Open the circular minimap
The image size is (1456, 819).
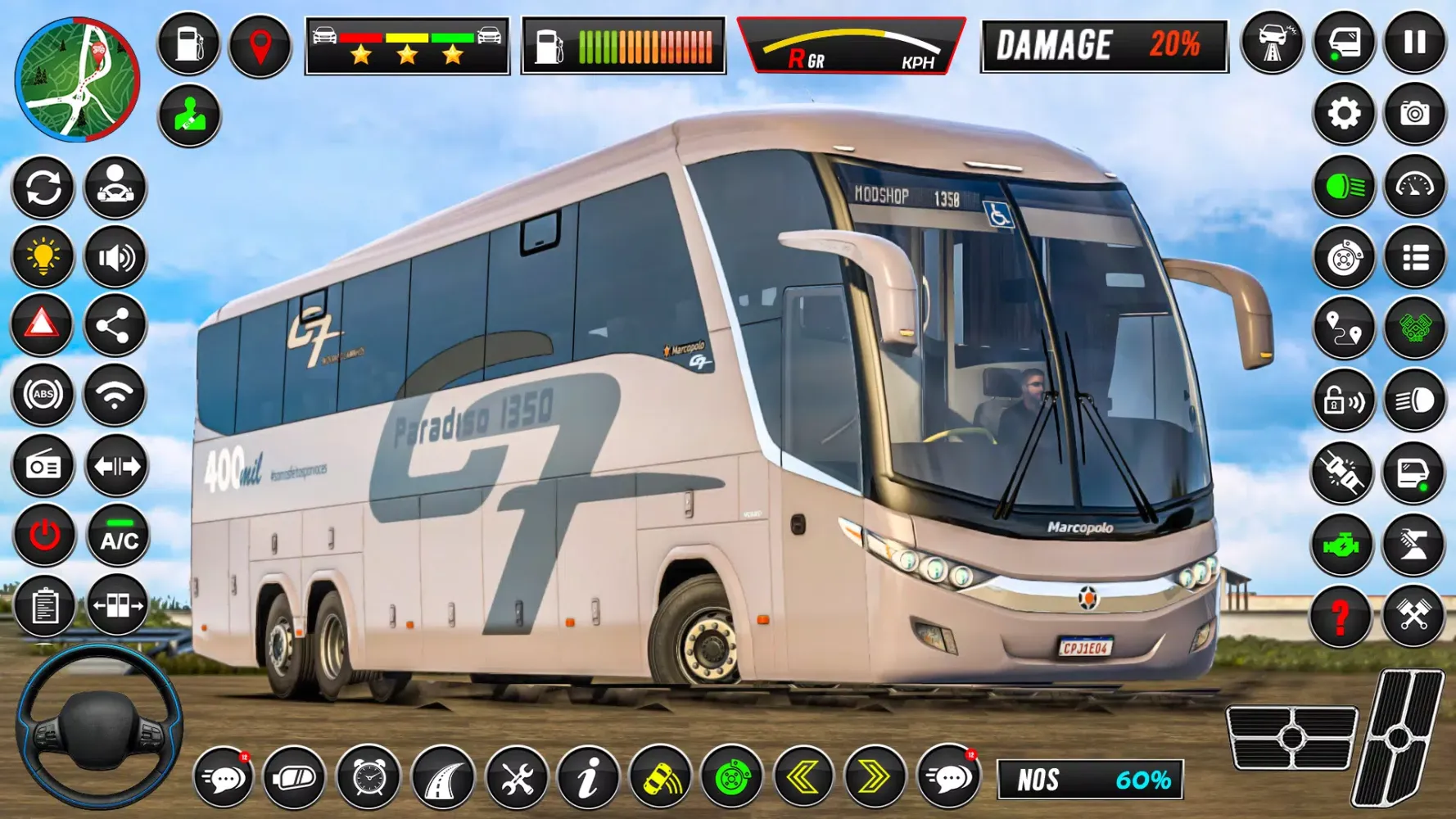click(77, 79)
